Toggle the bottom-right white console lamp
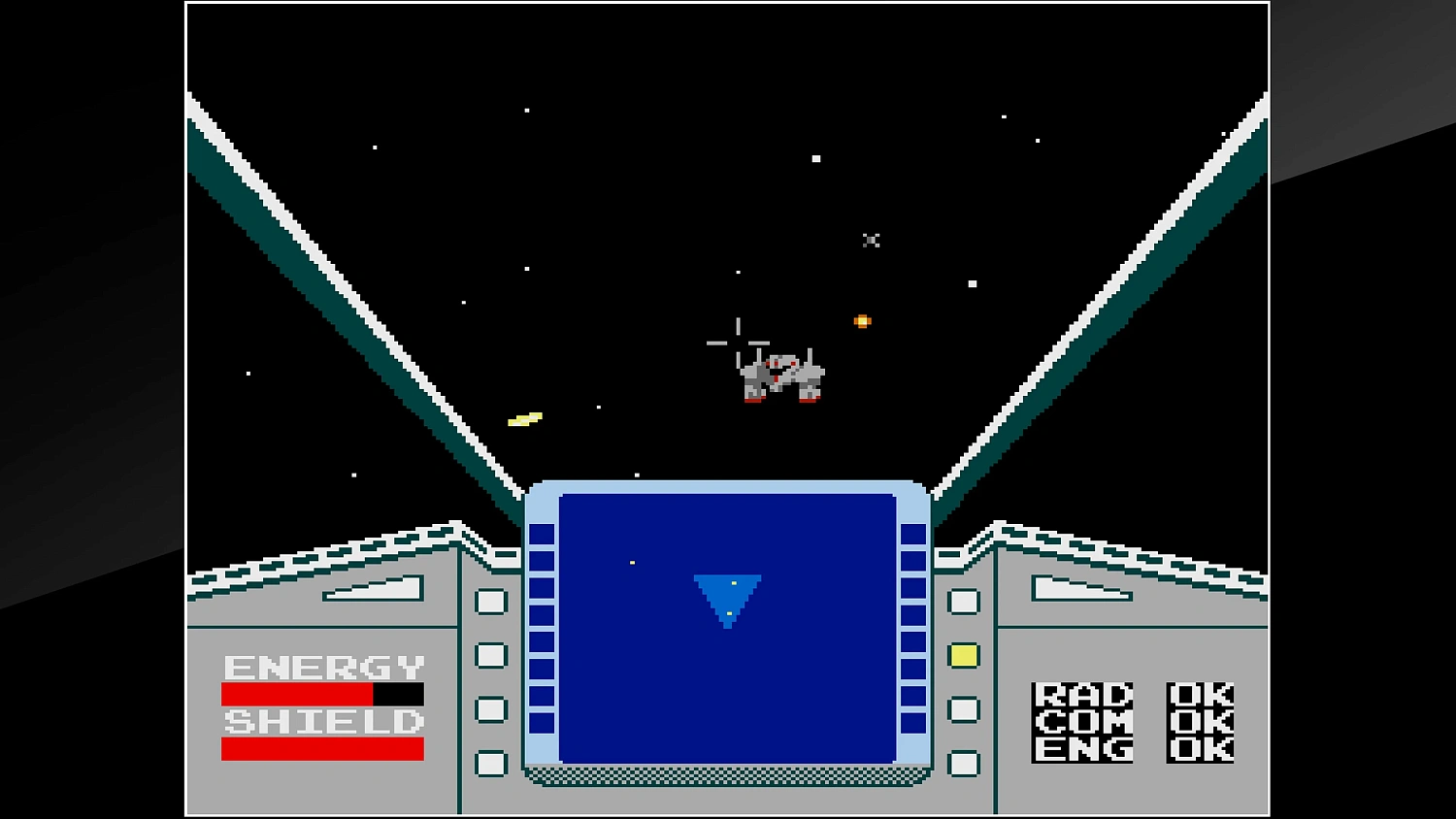 point(963,766)
